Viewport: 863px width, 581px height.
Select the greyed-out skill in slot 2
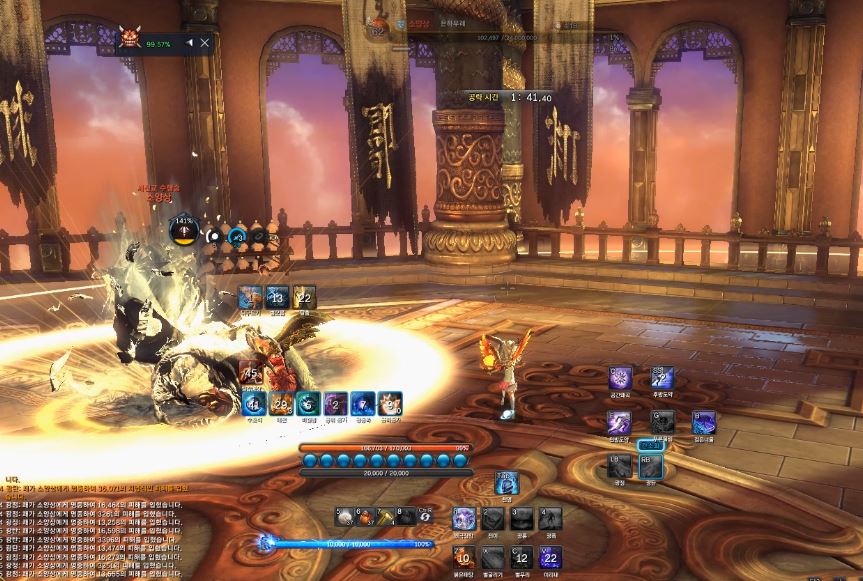(492, 518)
